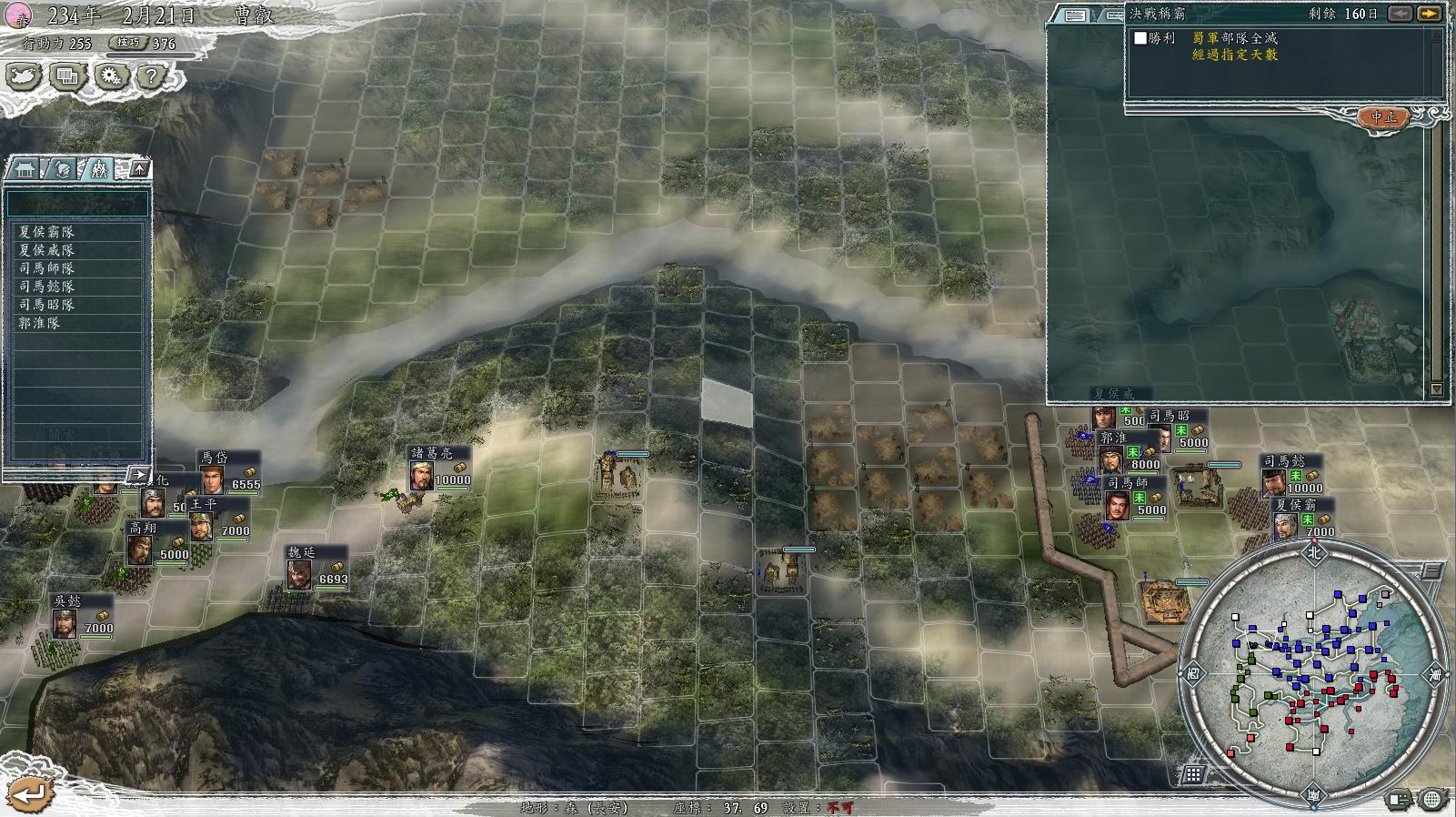This screenshot has height=817, width=1456.
Task: Switch to the troop units tab
Action: (98, 169)
